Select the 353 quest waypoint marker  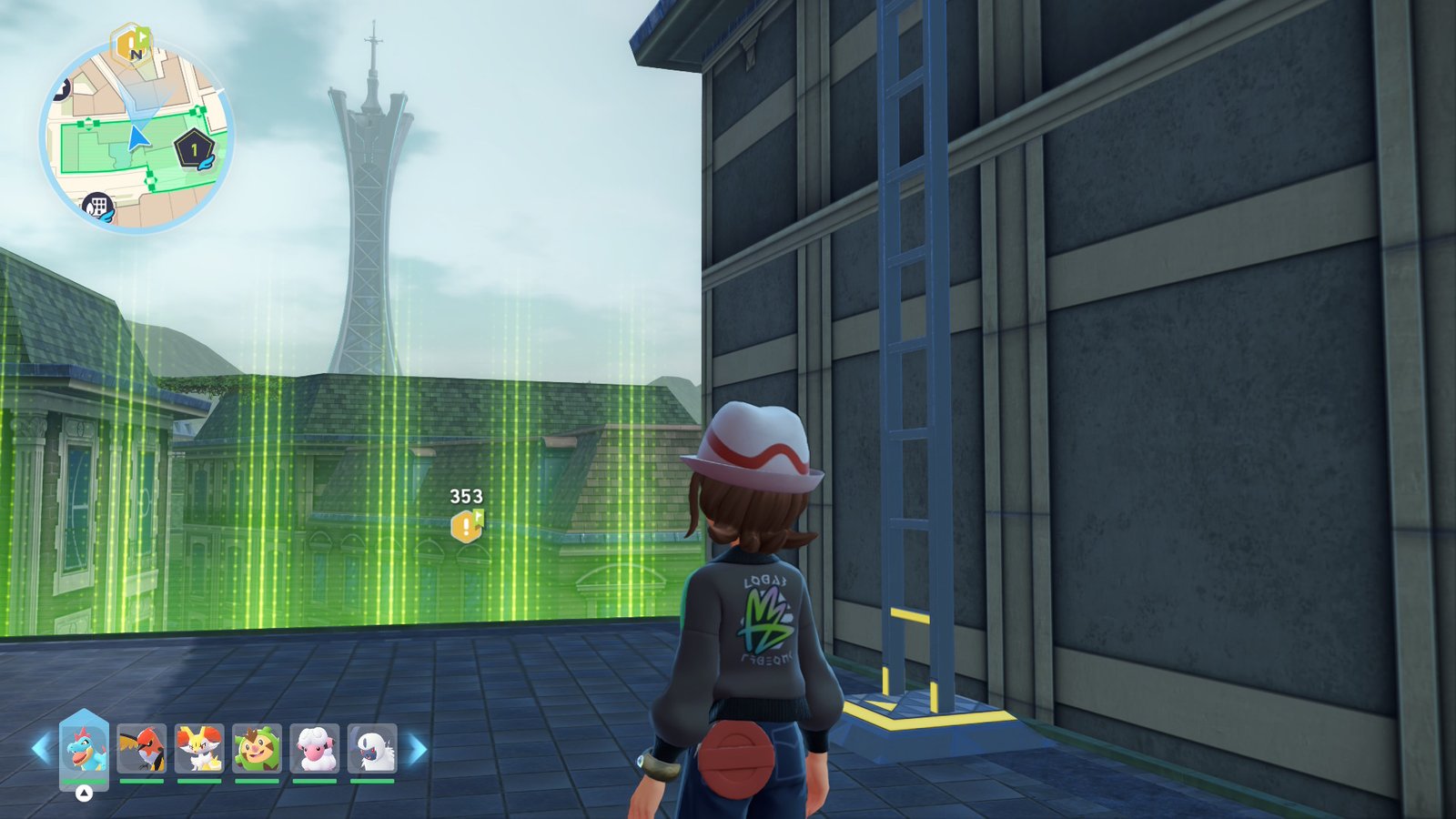[467, 525]
